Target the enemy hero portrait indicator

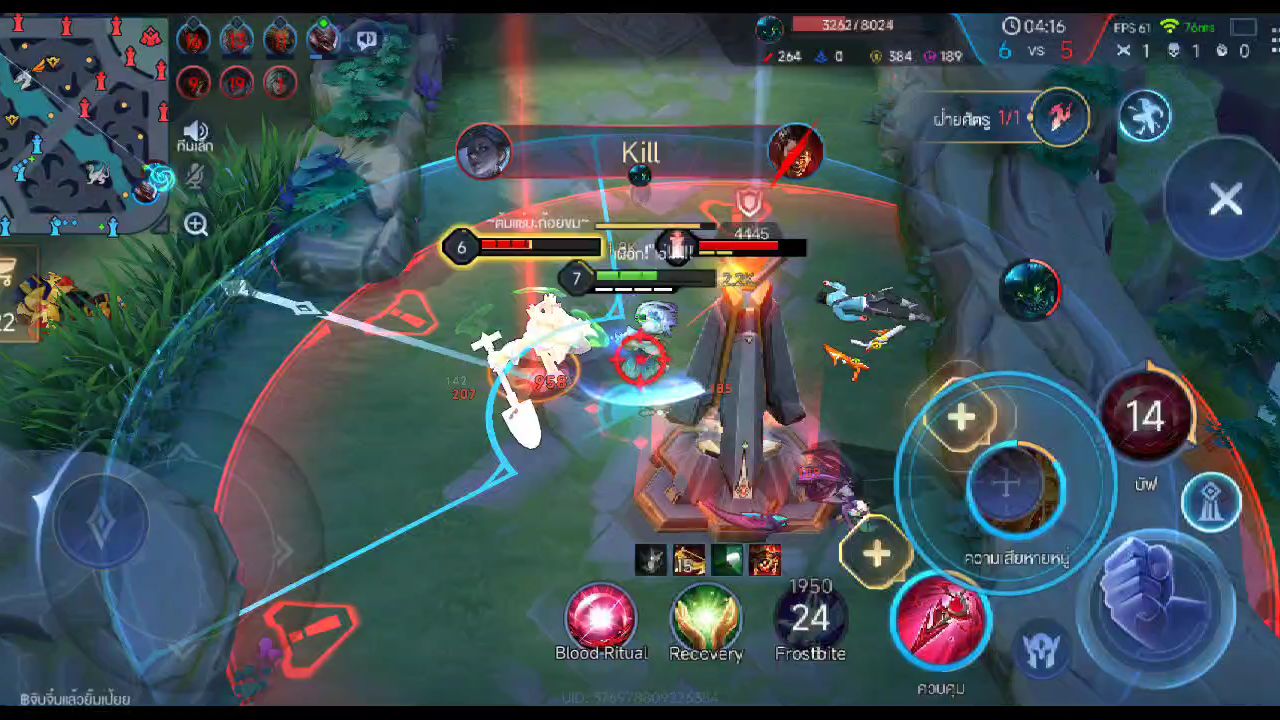coord(1030,290)
